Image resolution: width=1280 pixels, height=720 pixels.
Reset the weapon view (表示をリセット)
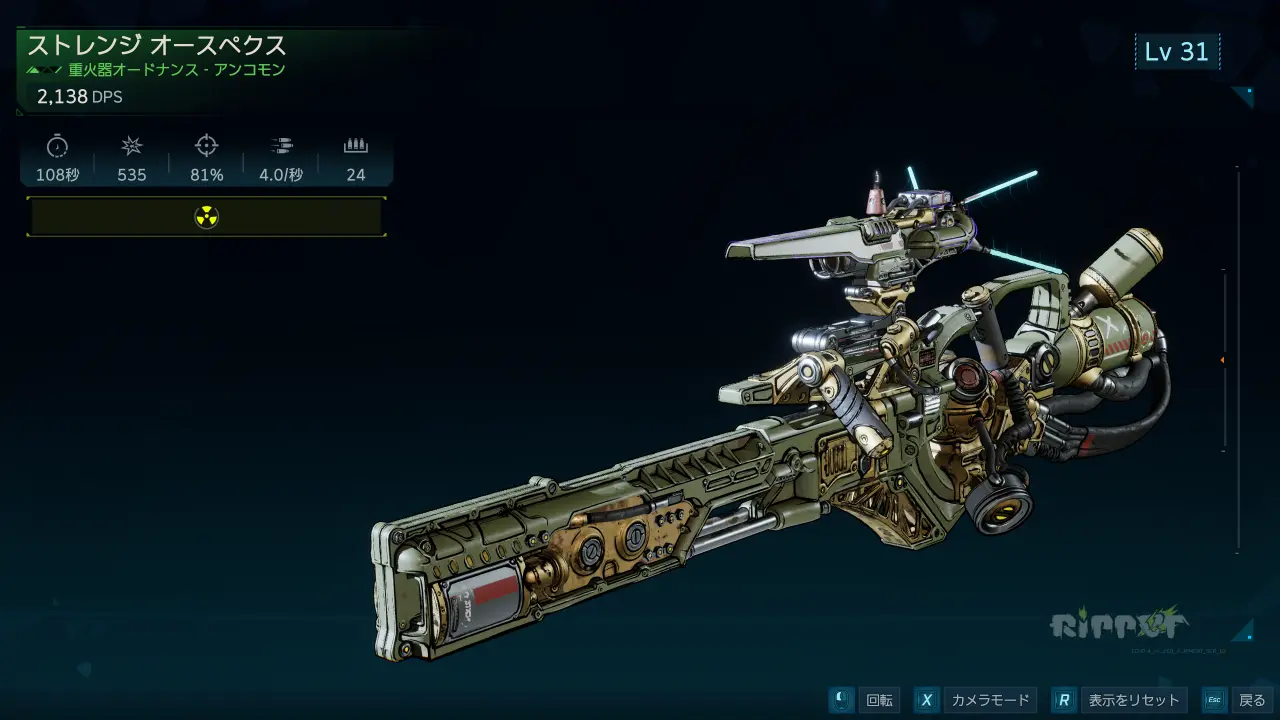click(x=1120, y=700)
